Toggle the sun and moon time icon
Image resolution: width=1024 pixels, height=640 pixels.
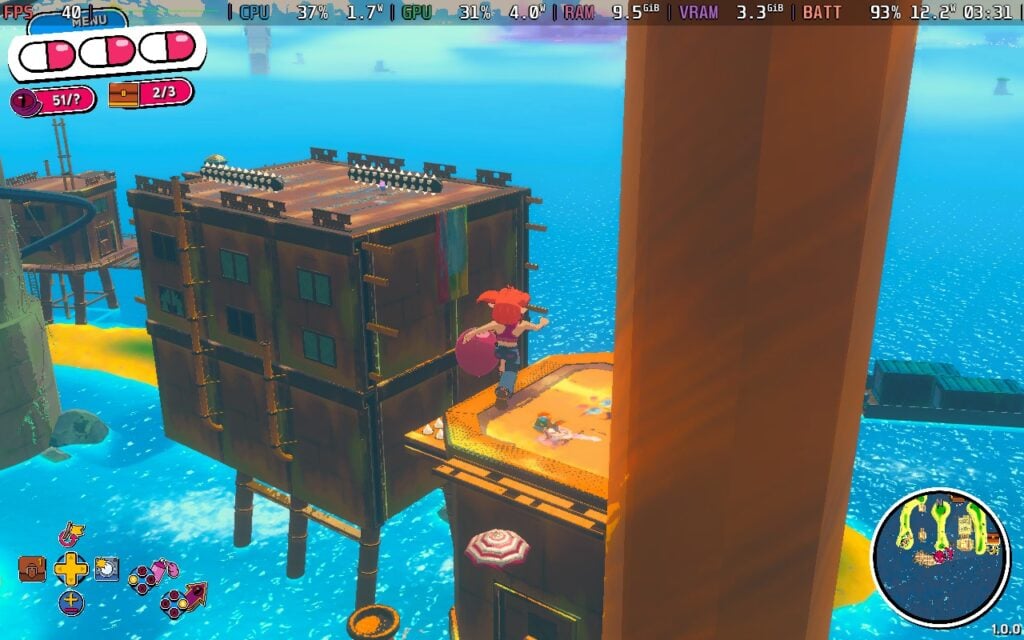tap(107, 569)
